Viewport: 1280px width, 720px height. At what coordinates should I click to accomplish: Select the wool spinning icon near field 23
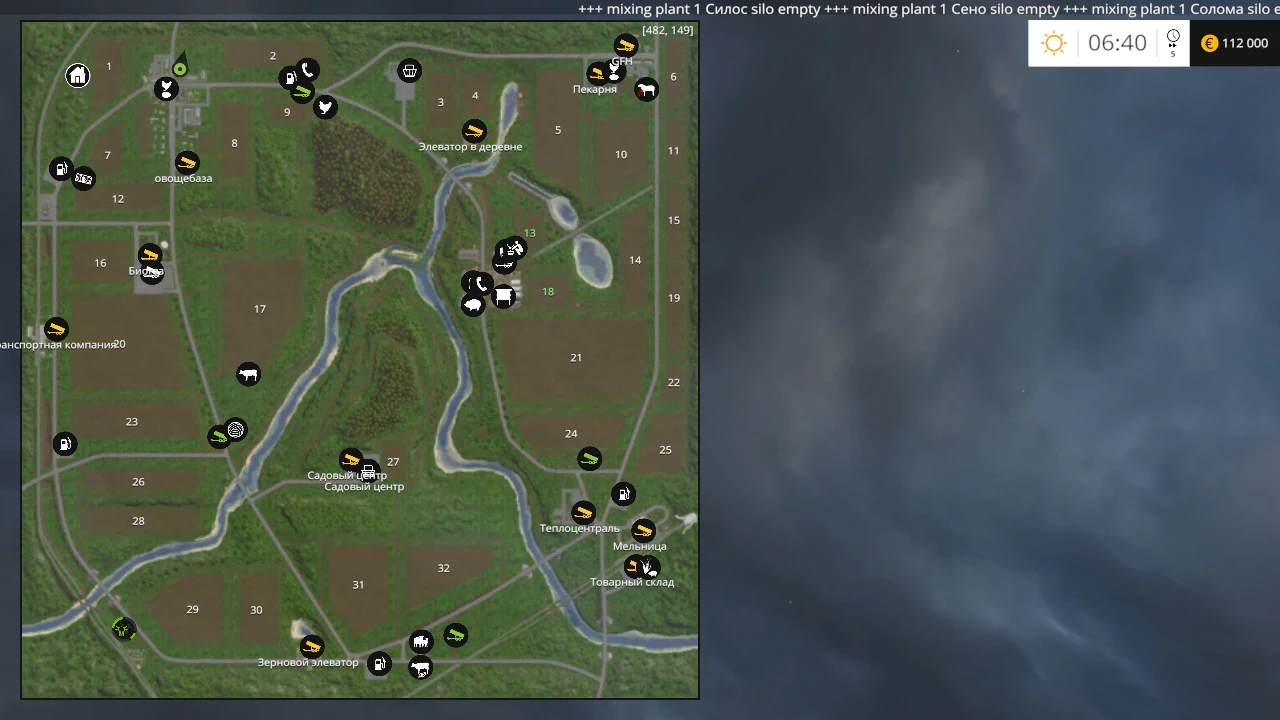click(235, 429)
